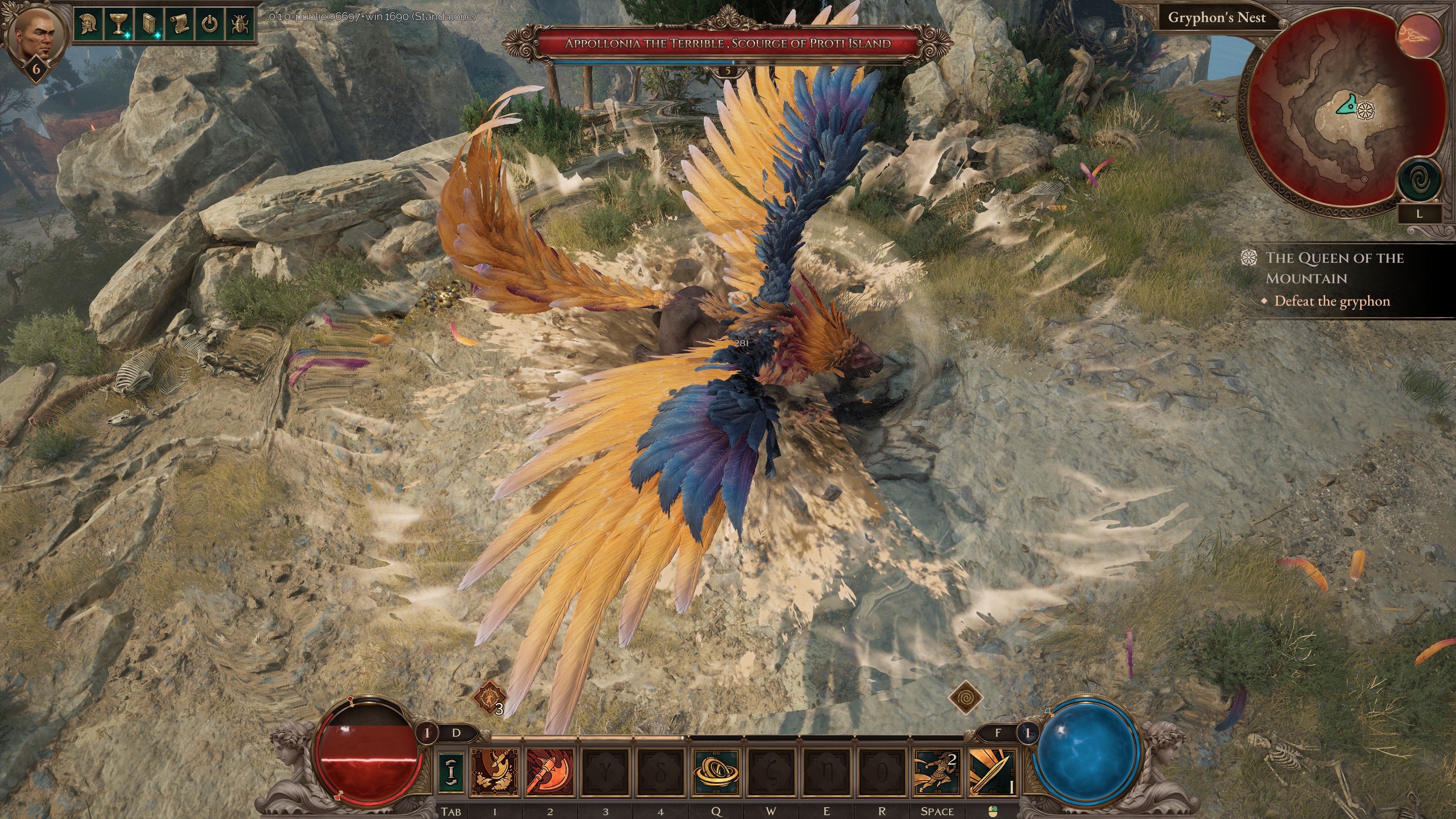The width and height of the screenshot is (1456, 819).
Task: Click the chalice icon in the top bar
Action: [119, 24]
